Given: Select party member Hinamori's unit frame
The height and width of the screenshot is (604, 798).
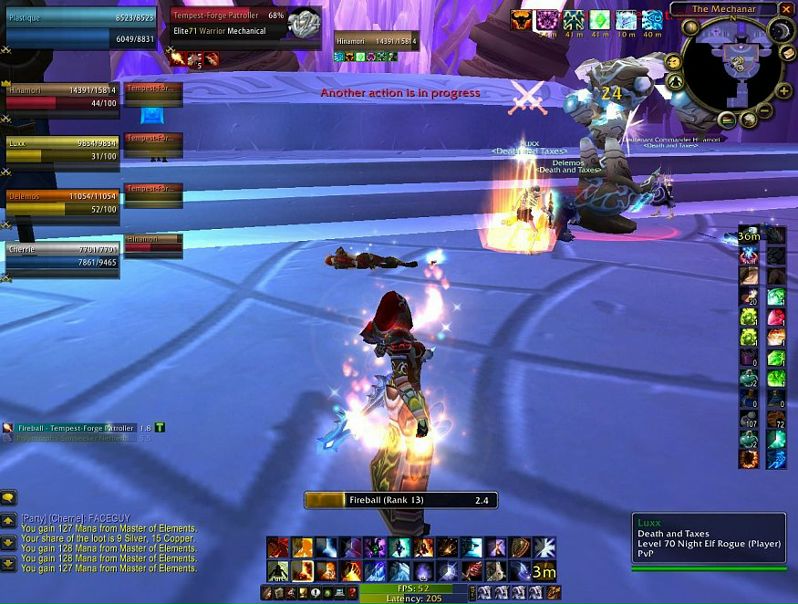Looking at the screenshot, I should 62,96.
